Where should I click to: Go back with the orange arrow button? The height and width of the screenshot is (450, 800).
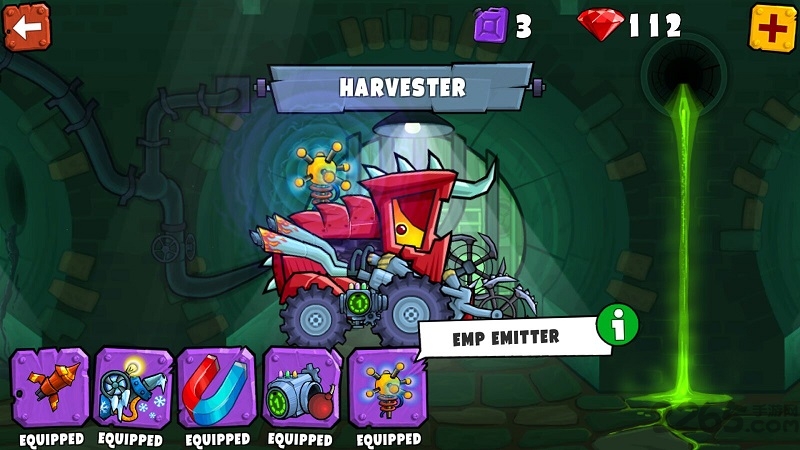[26, 27]
